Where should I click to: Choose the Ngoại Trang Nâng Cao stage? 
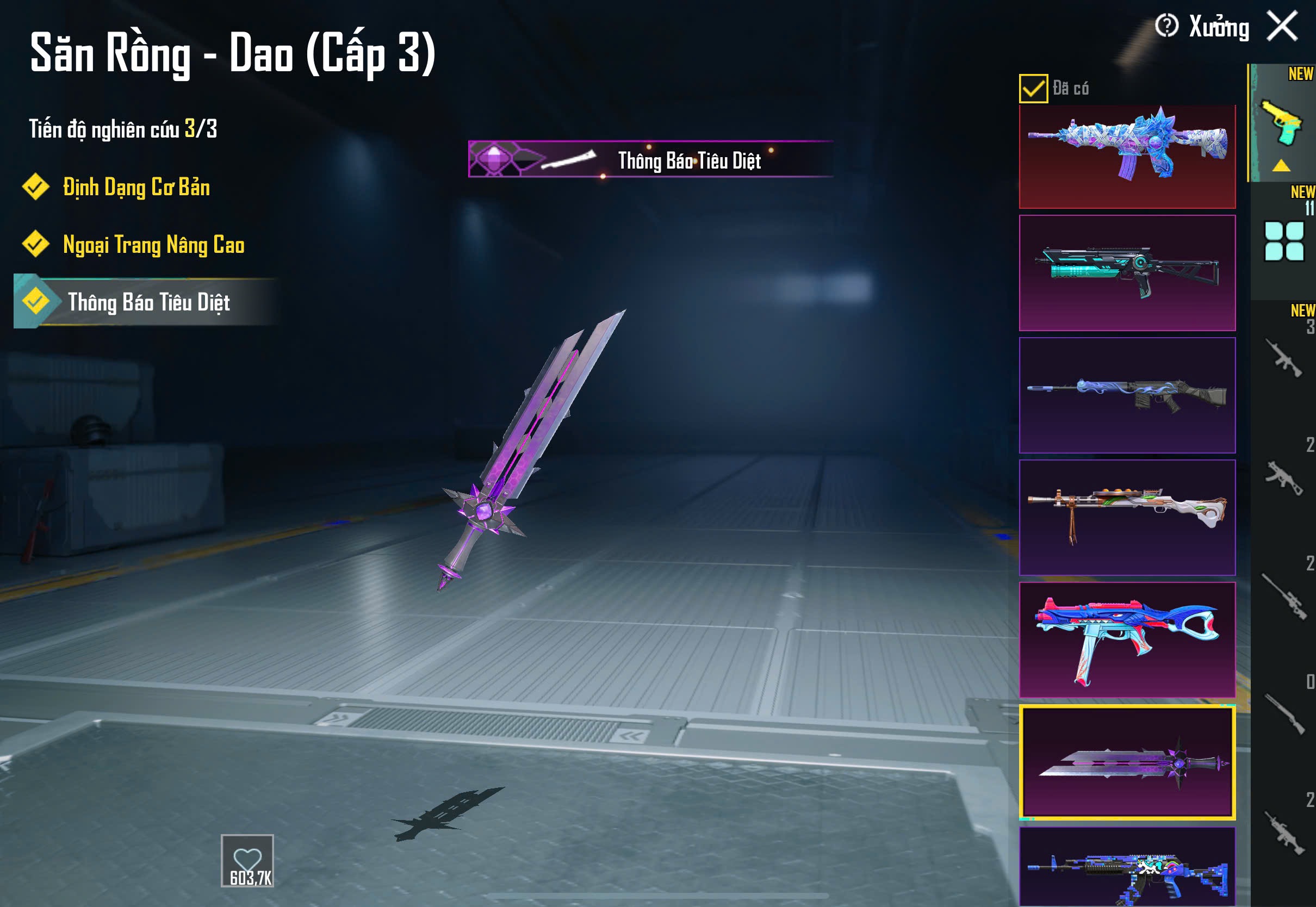click(153, 245)
